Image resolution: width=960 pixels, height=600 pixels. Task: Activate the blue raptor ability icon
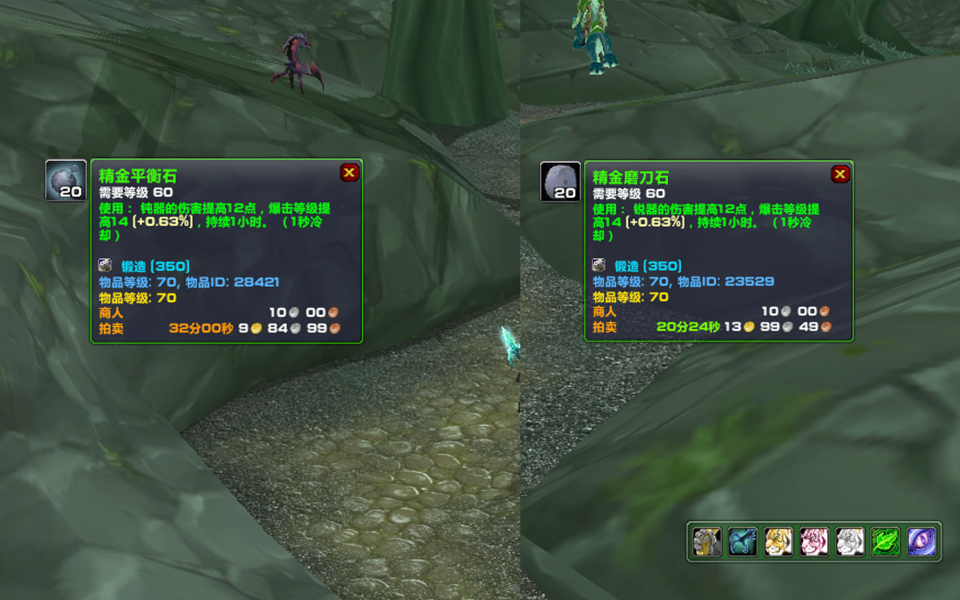pos(743,542)
